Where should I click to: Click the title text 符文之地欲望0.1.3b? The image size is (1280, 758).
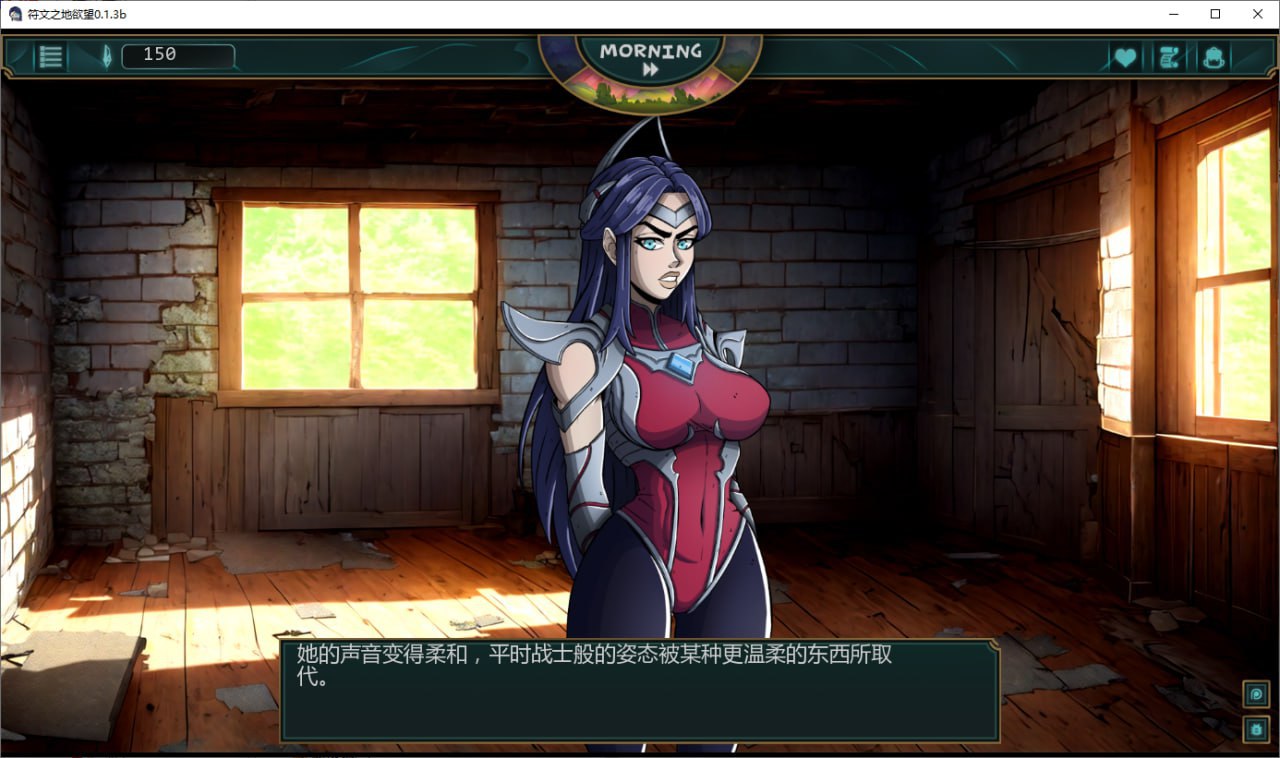[75, 14]
